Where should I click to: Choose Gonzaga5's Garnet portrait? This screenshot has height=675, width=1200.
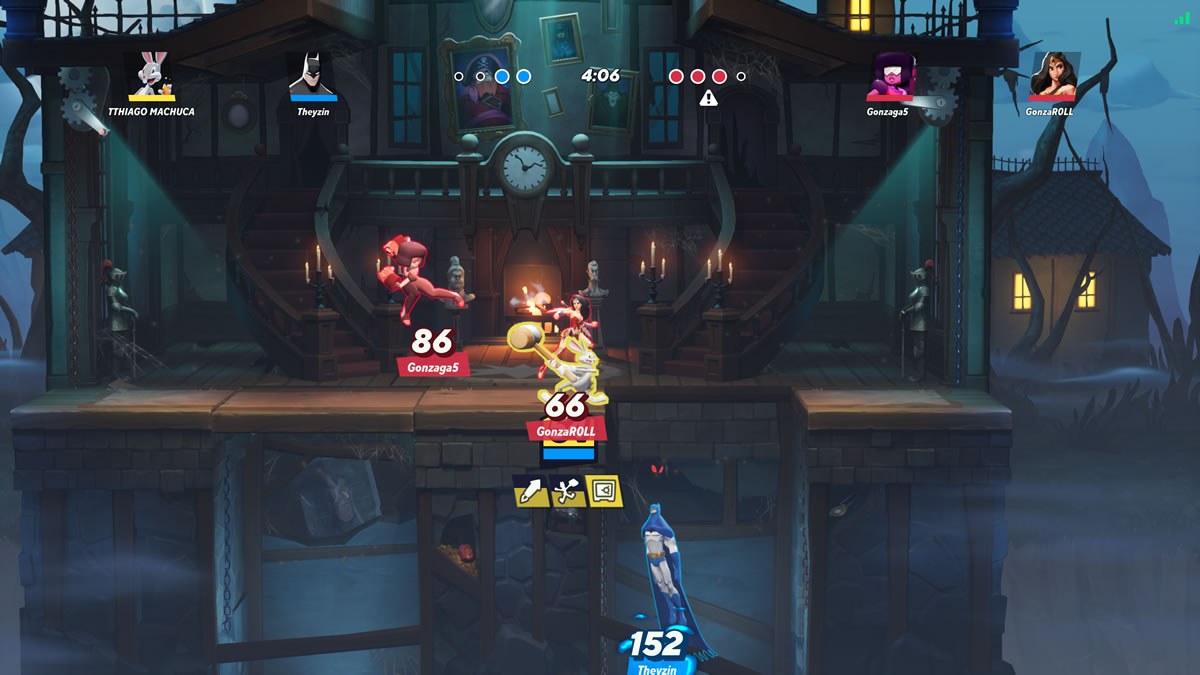tap(888, 75)
